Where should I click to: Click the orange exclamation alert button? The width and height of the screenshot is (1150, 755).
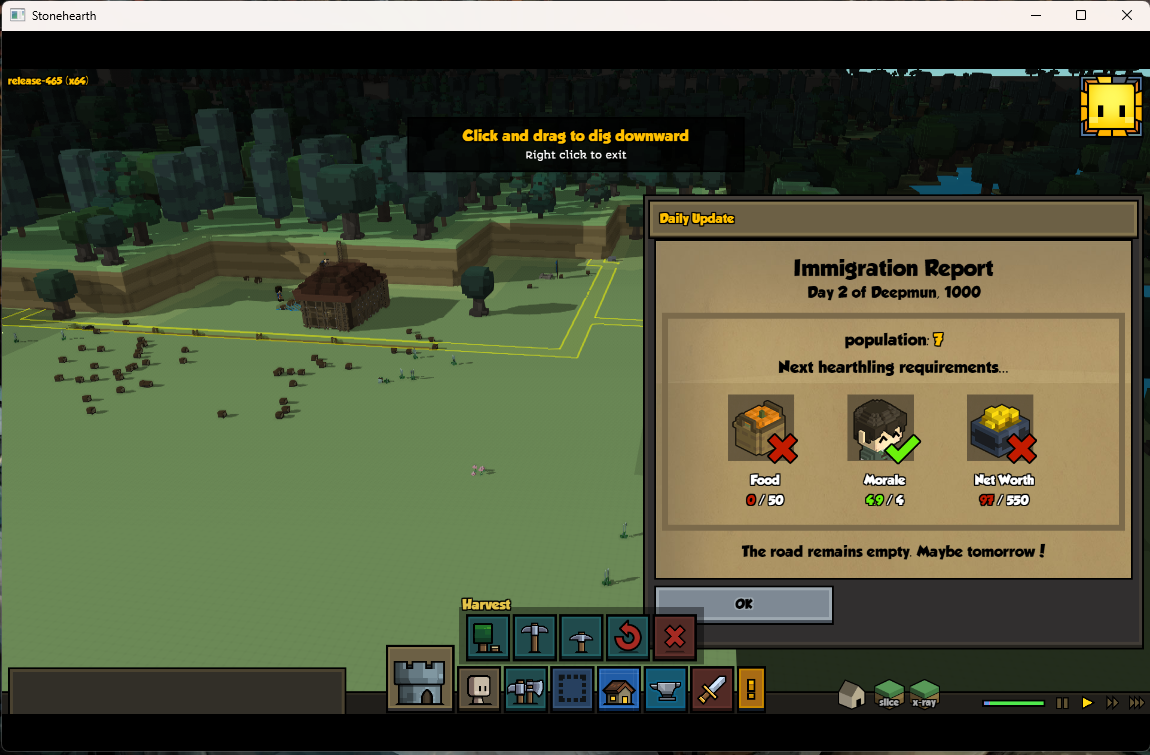pyautogui.click(x=751, y=689)
